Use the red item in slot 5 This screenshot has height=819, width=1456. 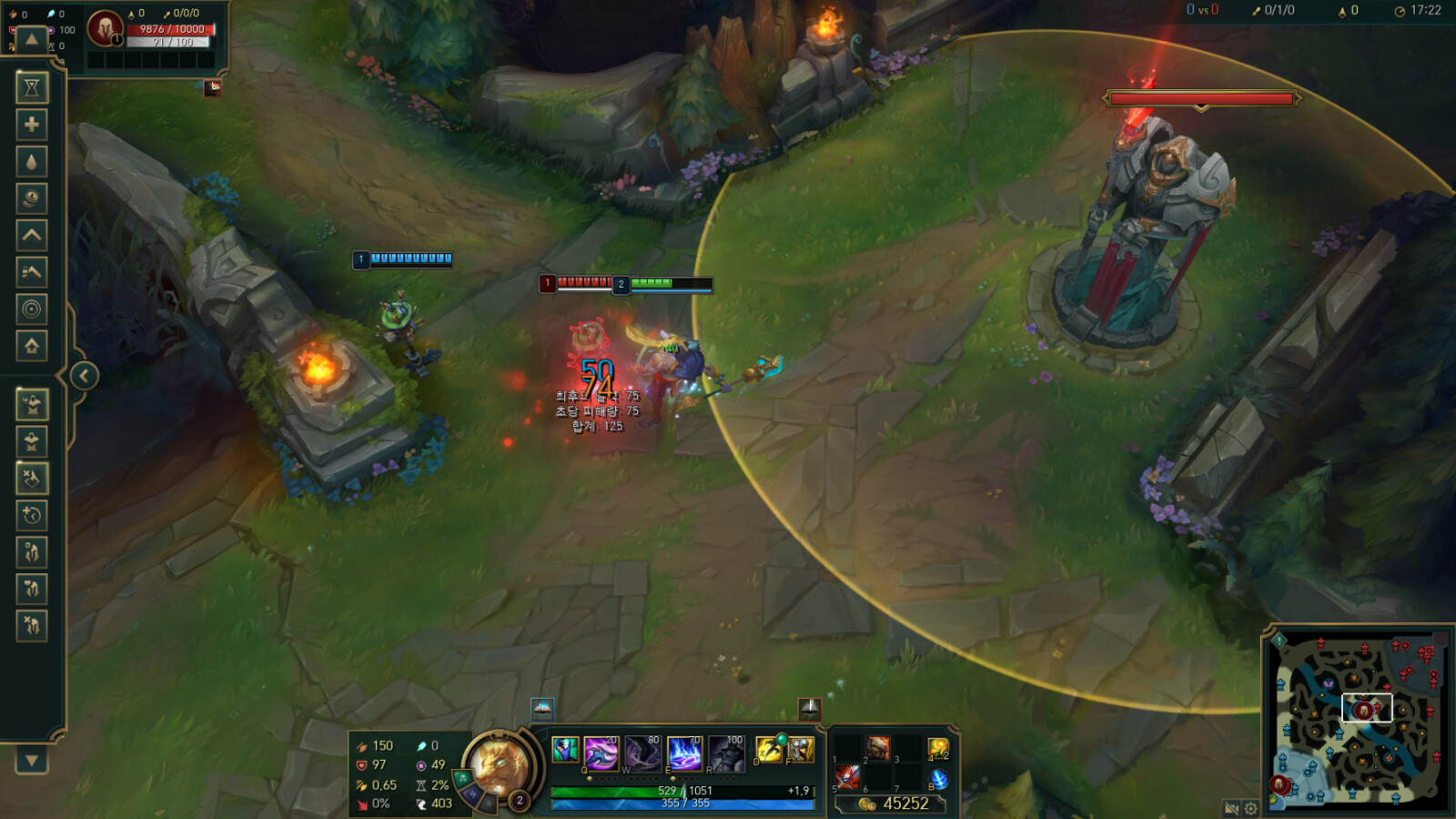pyautogui.click(x=847, y=777)
